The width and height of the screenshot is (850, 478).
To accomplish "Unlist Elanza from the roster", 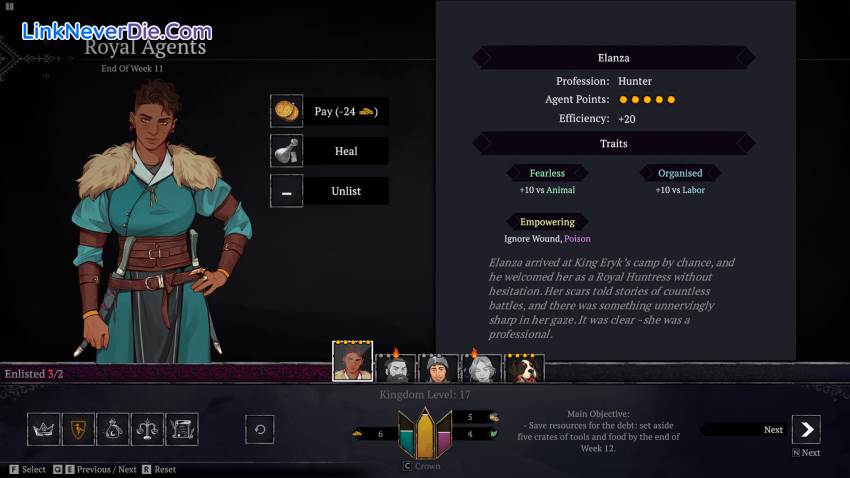I will click(329, 191).
